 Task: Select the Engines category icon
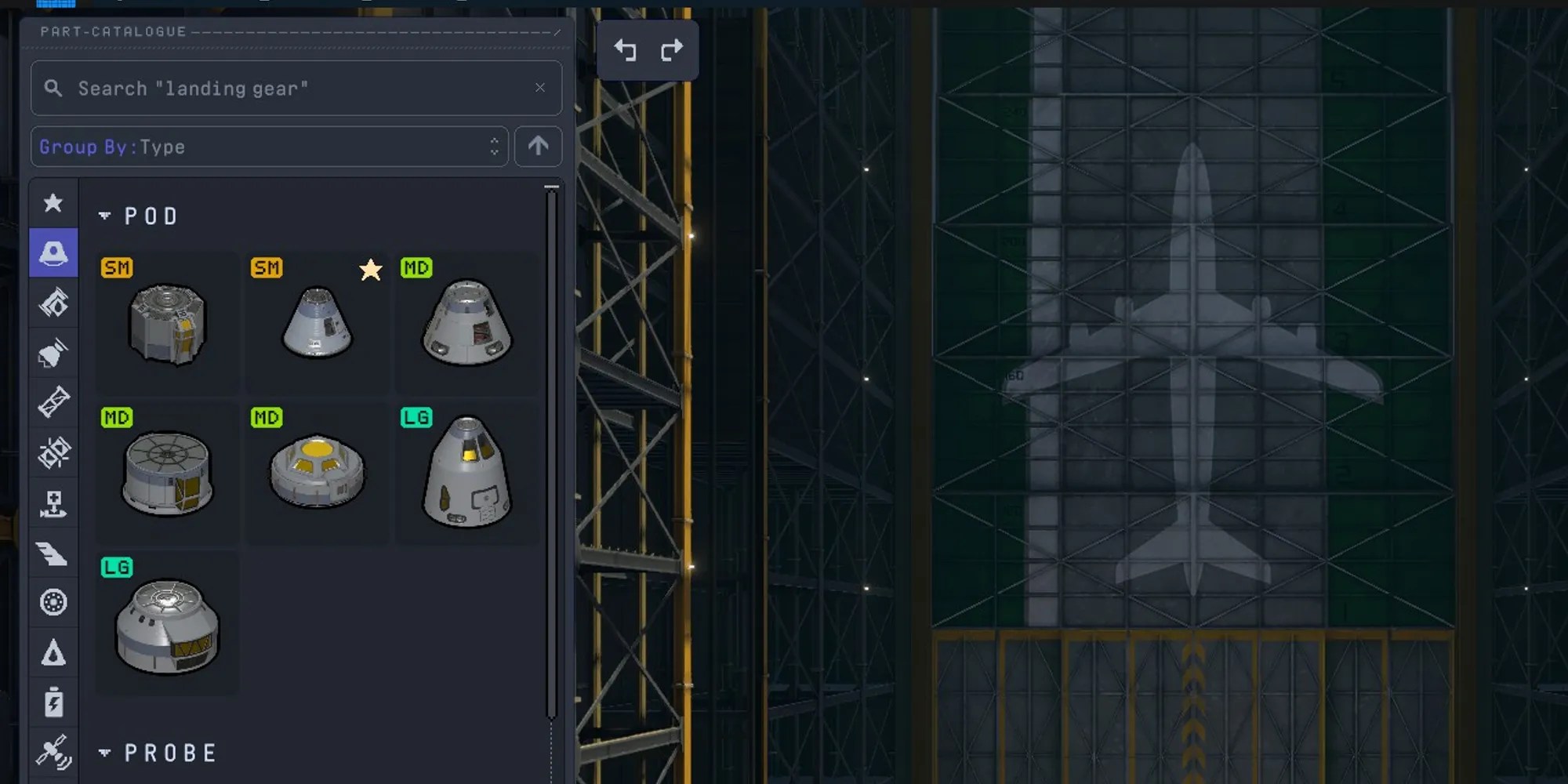(53, 352)
